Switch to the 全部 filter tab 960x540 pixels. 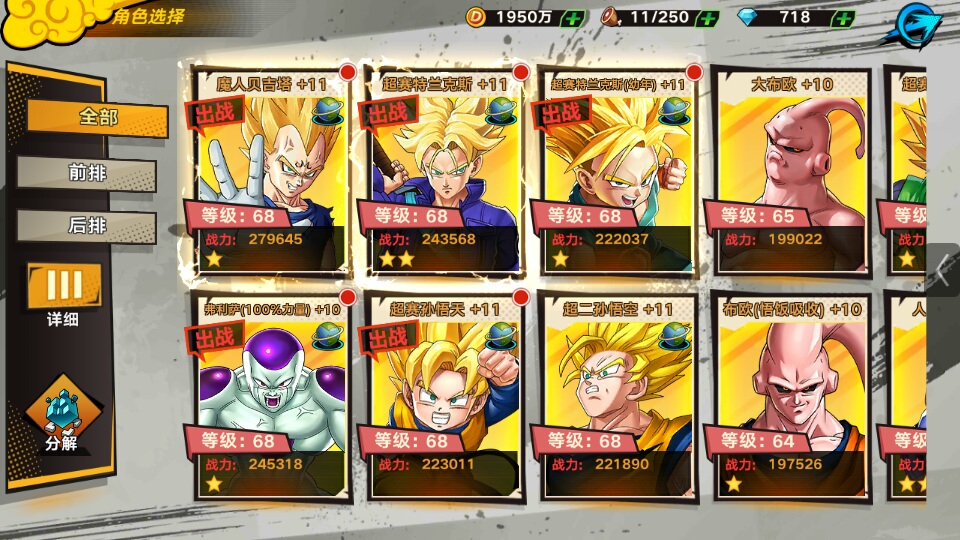click(97, 117)
